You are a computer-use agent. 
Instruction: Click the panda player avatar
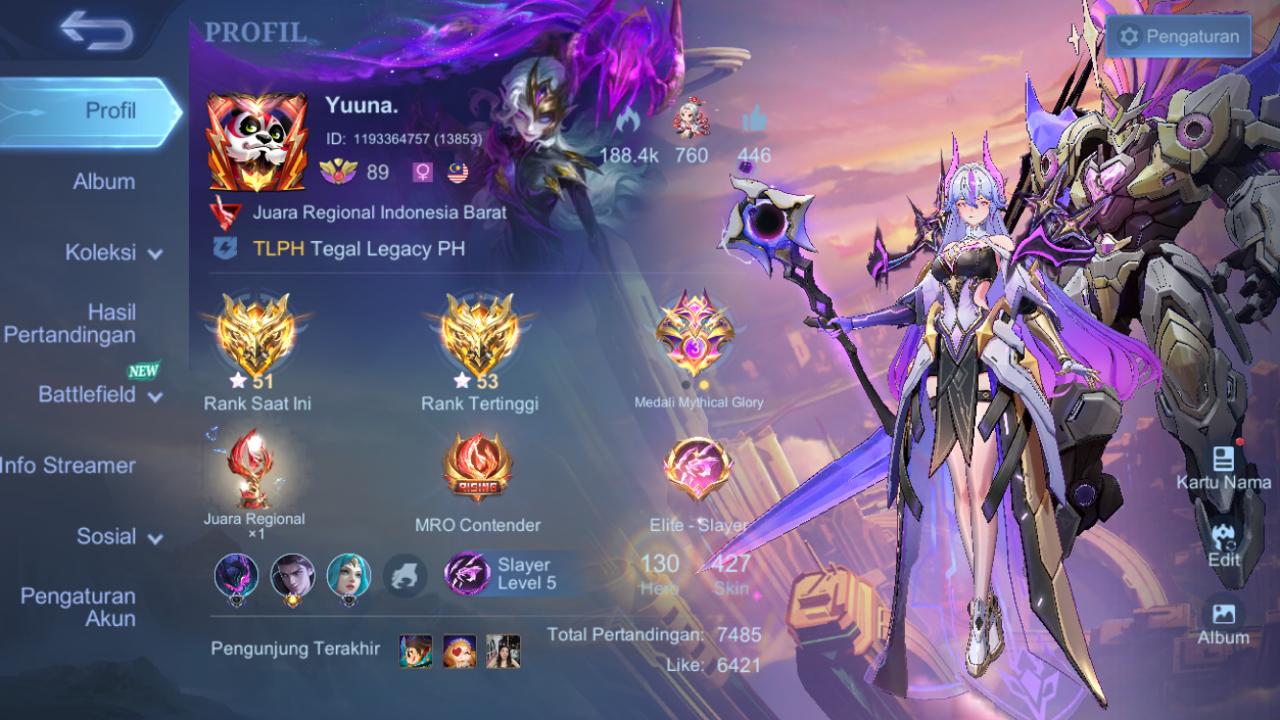tap(256, 142)
